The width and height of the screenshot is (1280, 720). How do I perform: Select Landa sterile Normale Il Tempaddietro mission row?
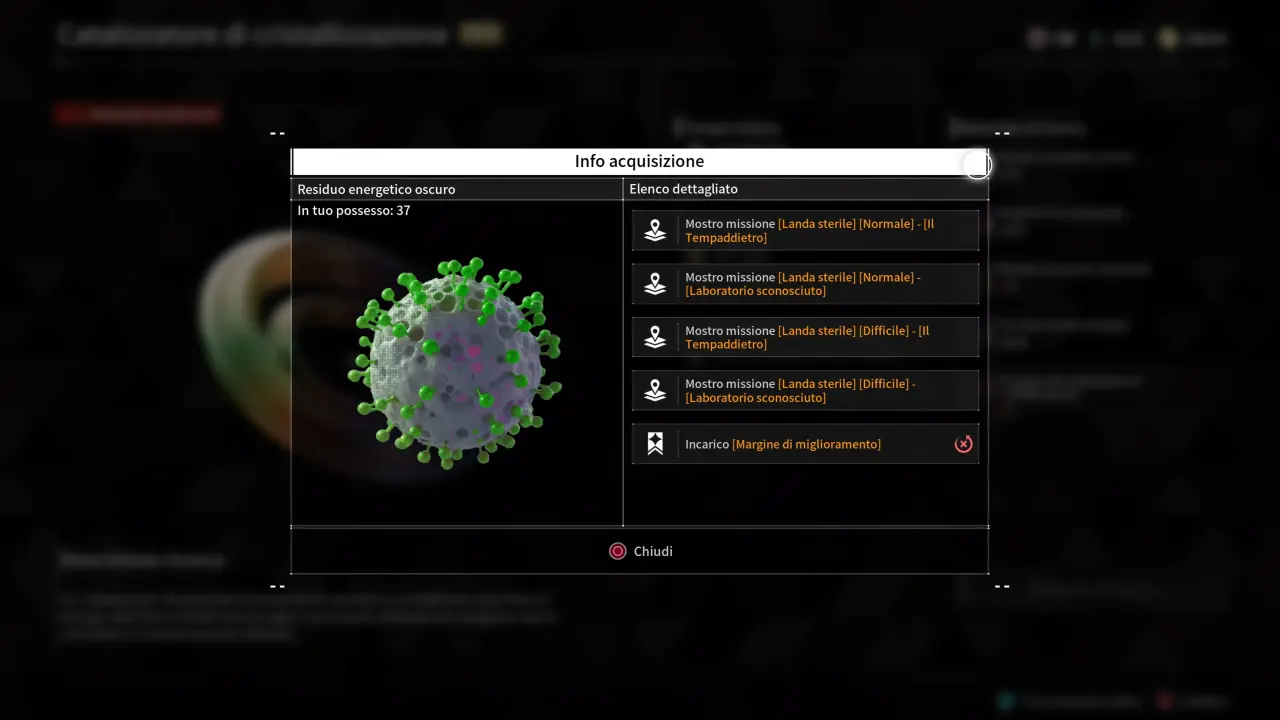(805, 231)
